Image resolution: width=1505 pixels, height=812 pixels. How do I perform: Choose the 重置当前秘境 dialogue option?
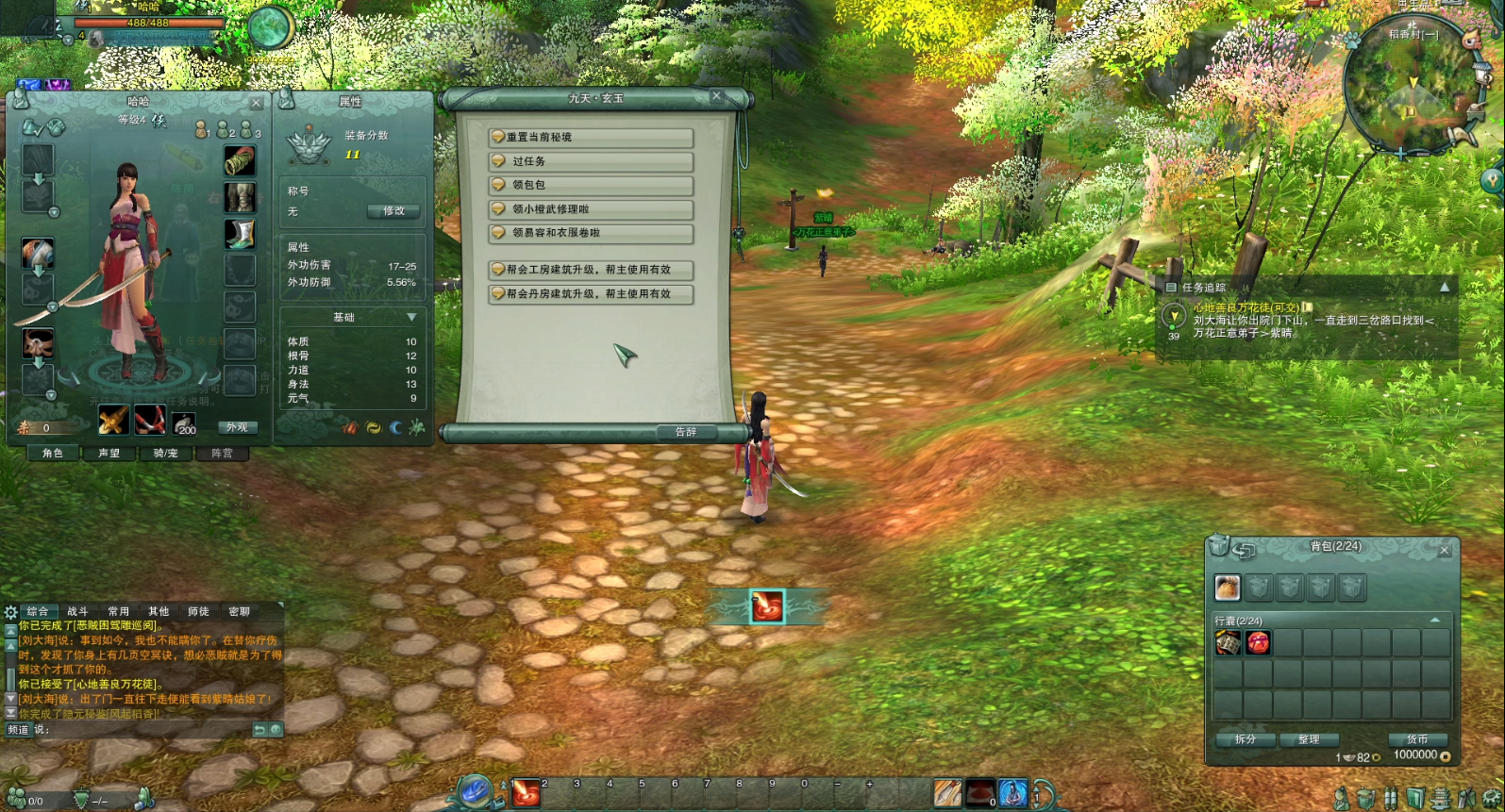[591, 138]
